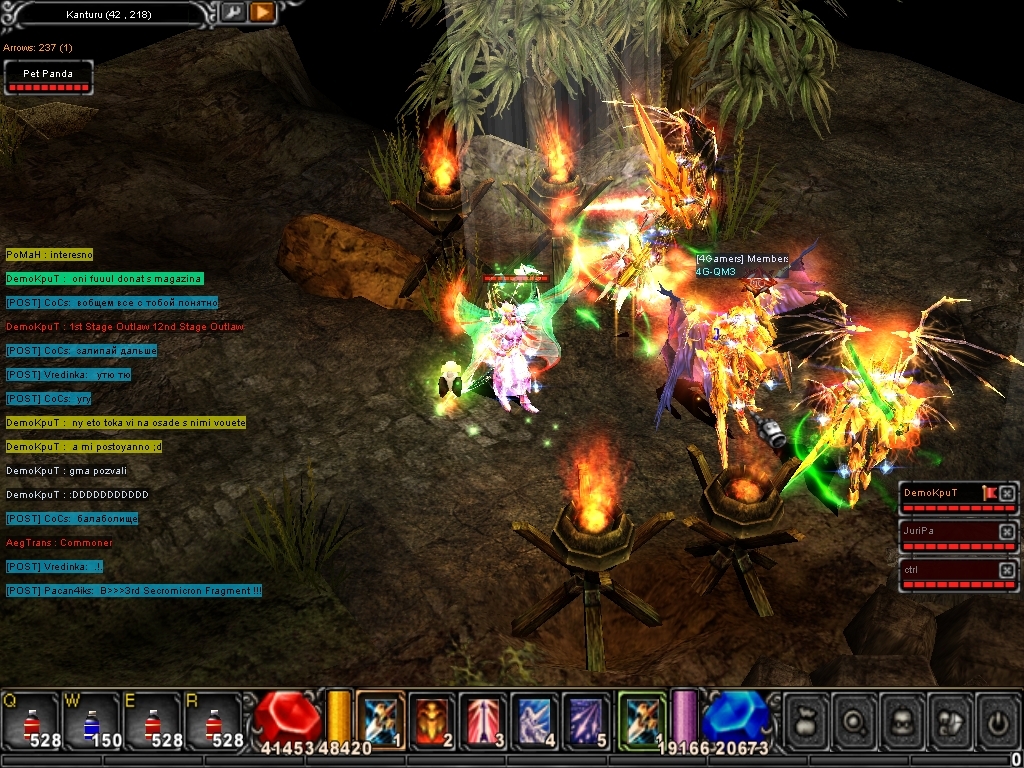The height and width of the screenshot is (768, 1024).
Task: Open the wrench settings button
Action: pyautogui.click(x=232, y=12)
